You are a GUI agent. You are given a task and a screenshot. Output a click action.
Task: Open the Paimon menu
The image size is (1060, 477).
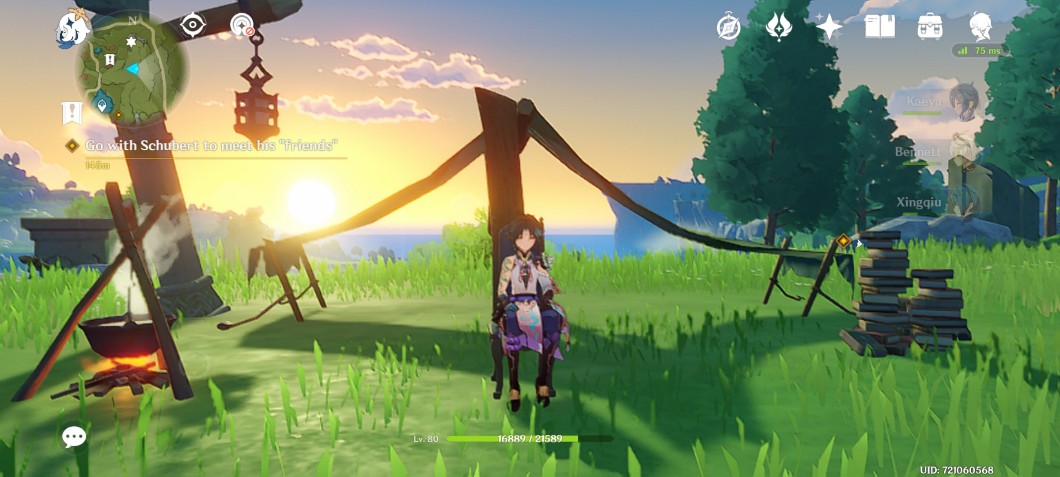[x=73, y=29]
